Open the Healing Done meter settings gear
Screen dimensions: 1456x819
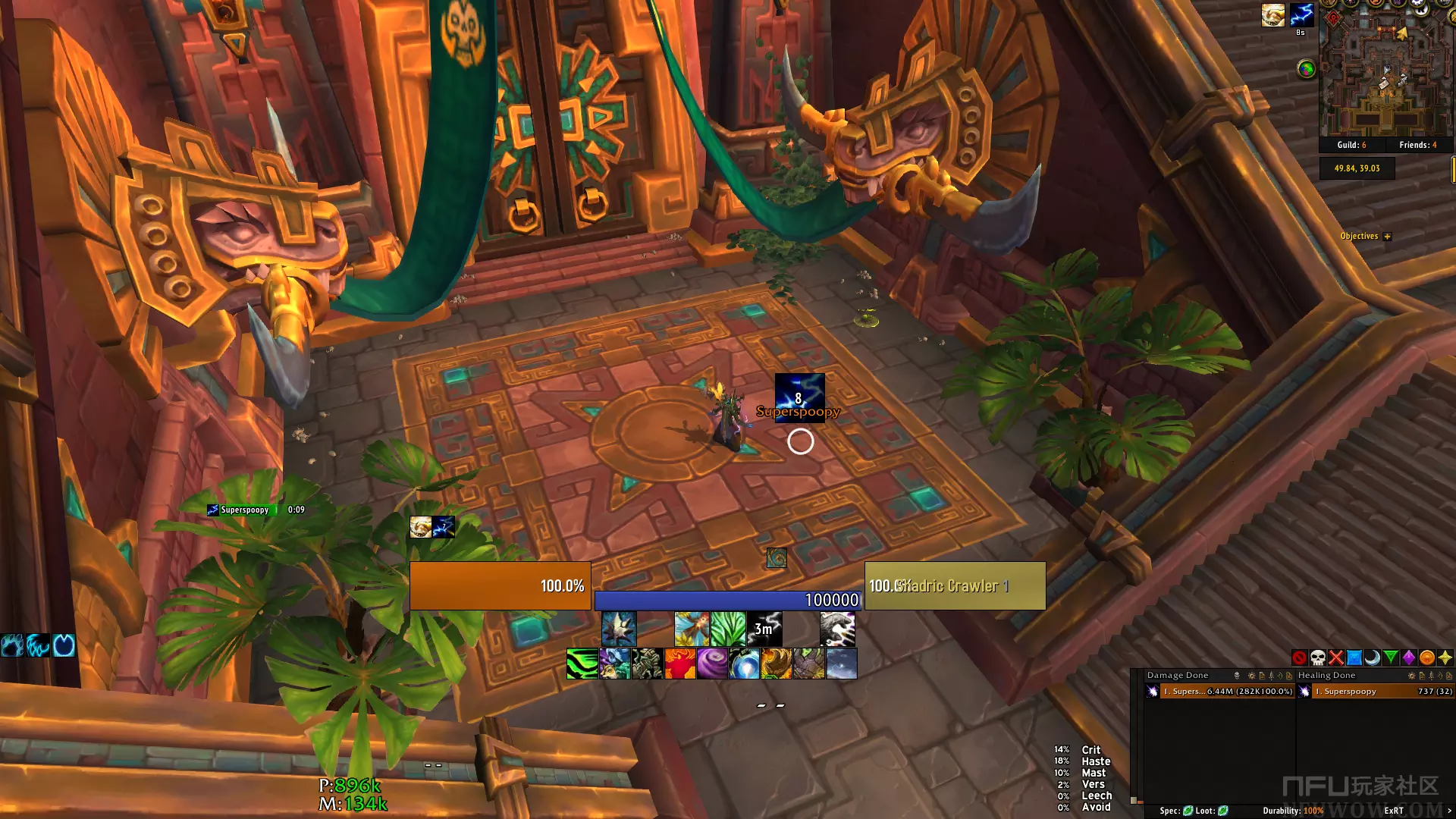point(1410,676)
